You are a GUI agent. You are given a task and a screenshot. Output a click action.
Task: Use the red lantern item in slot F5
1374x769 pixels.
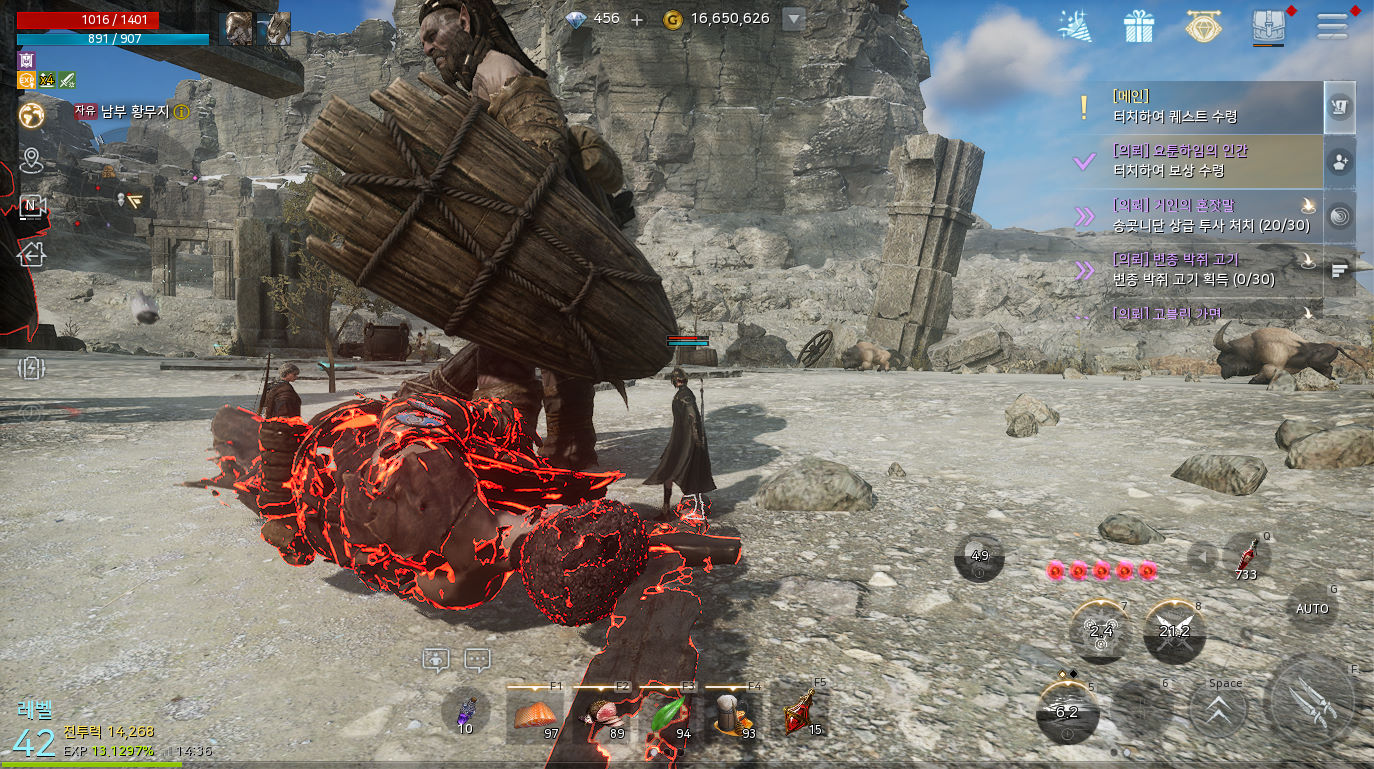pyautogui.click(x=800, y=714)
